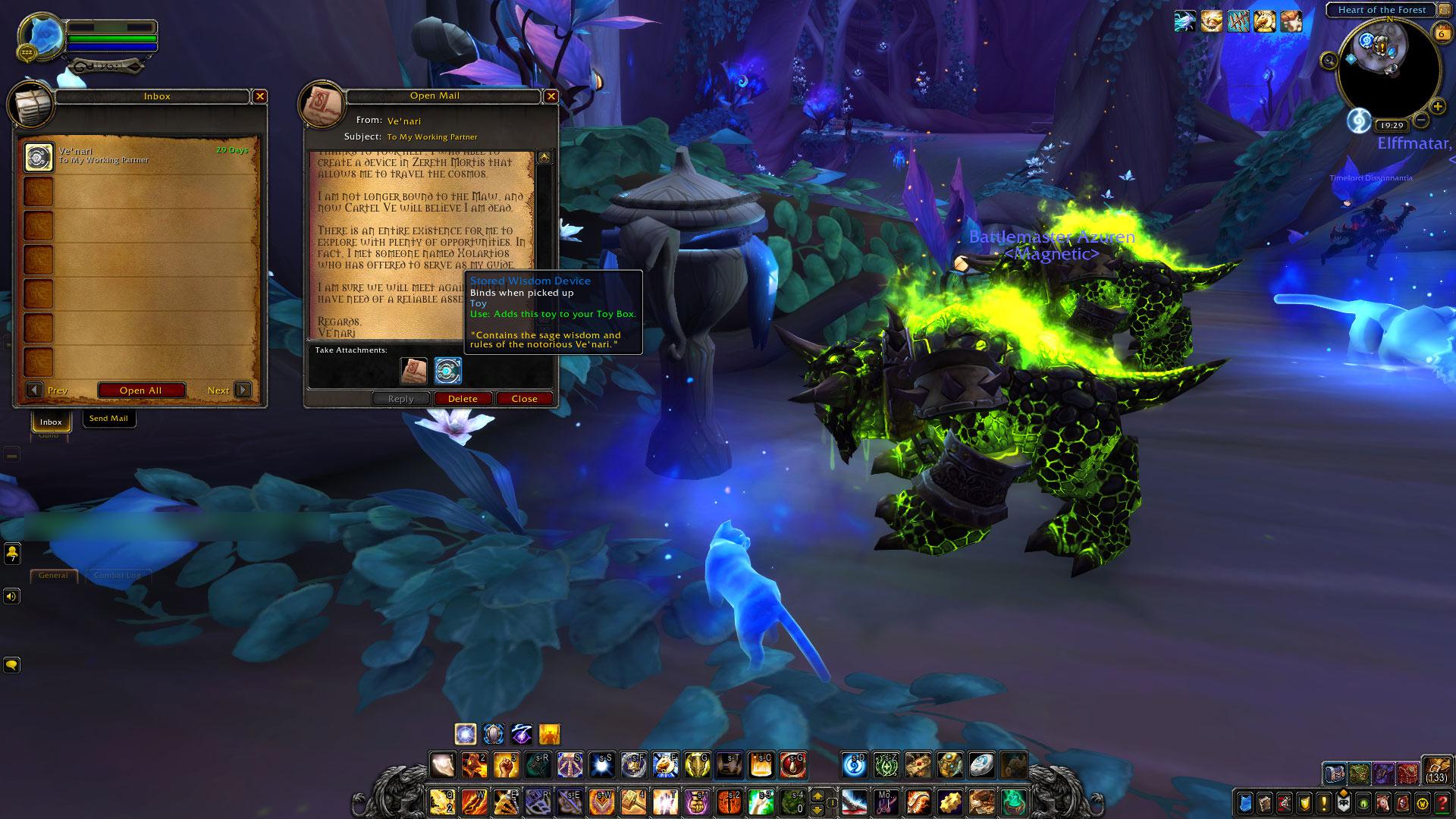Viewport: 1456px width, 819px height.
Task: Close the Inbox window
Action: [260, 96]
